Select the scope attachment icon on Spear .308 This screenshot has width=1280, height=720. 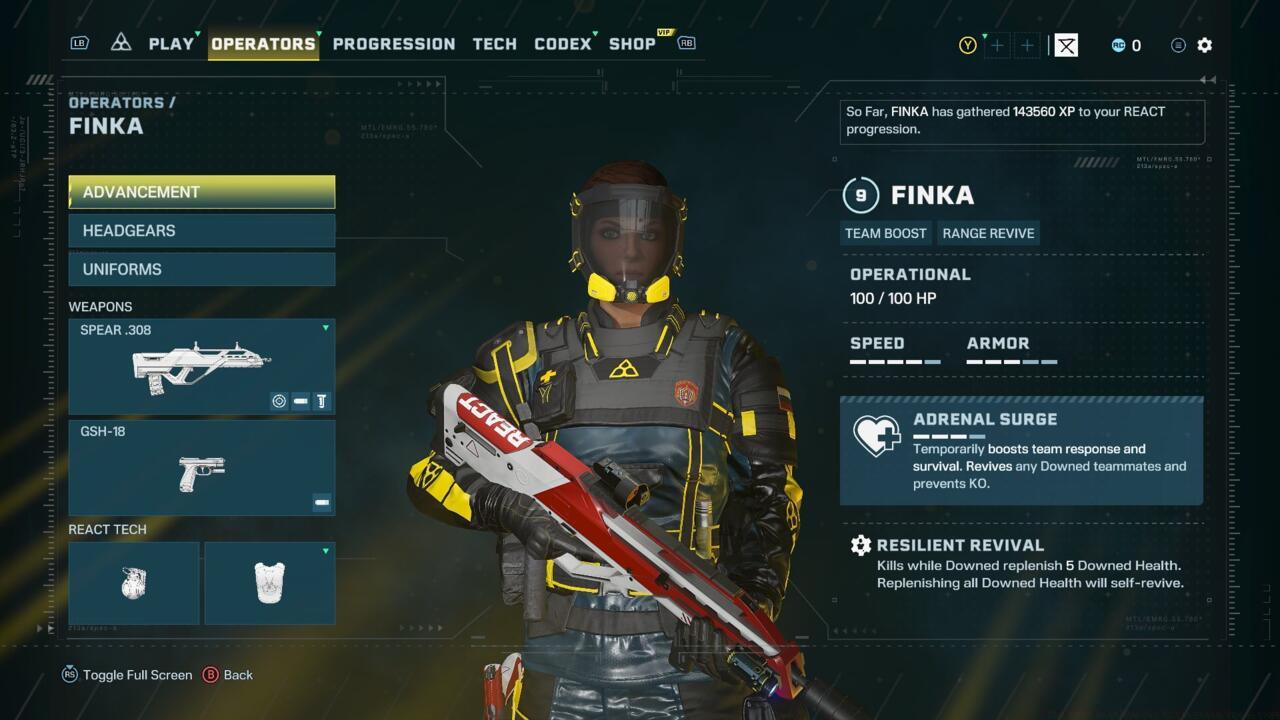click(x=279, y=400)
